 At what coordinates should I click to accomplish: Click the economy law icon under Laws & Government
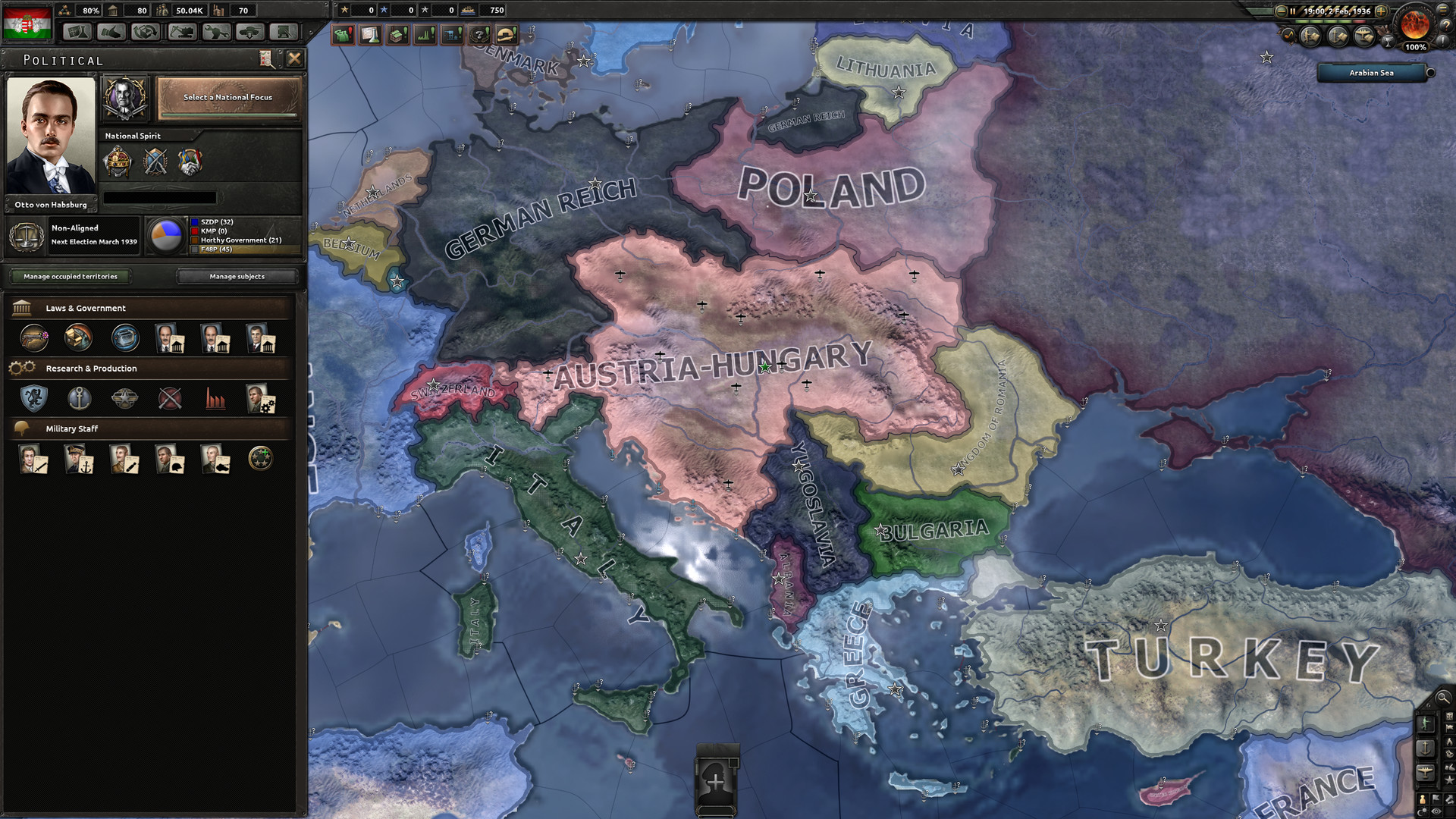coord(79,338)
